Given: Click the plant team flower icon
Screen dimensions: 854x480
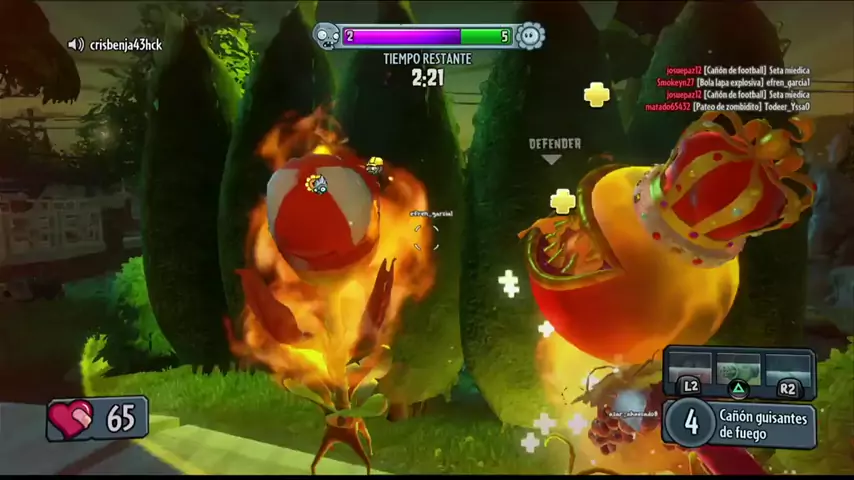Looking at the screenshot, I should (x=530, y=36).
